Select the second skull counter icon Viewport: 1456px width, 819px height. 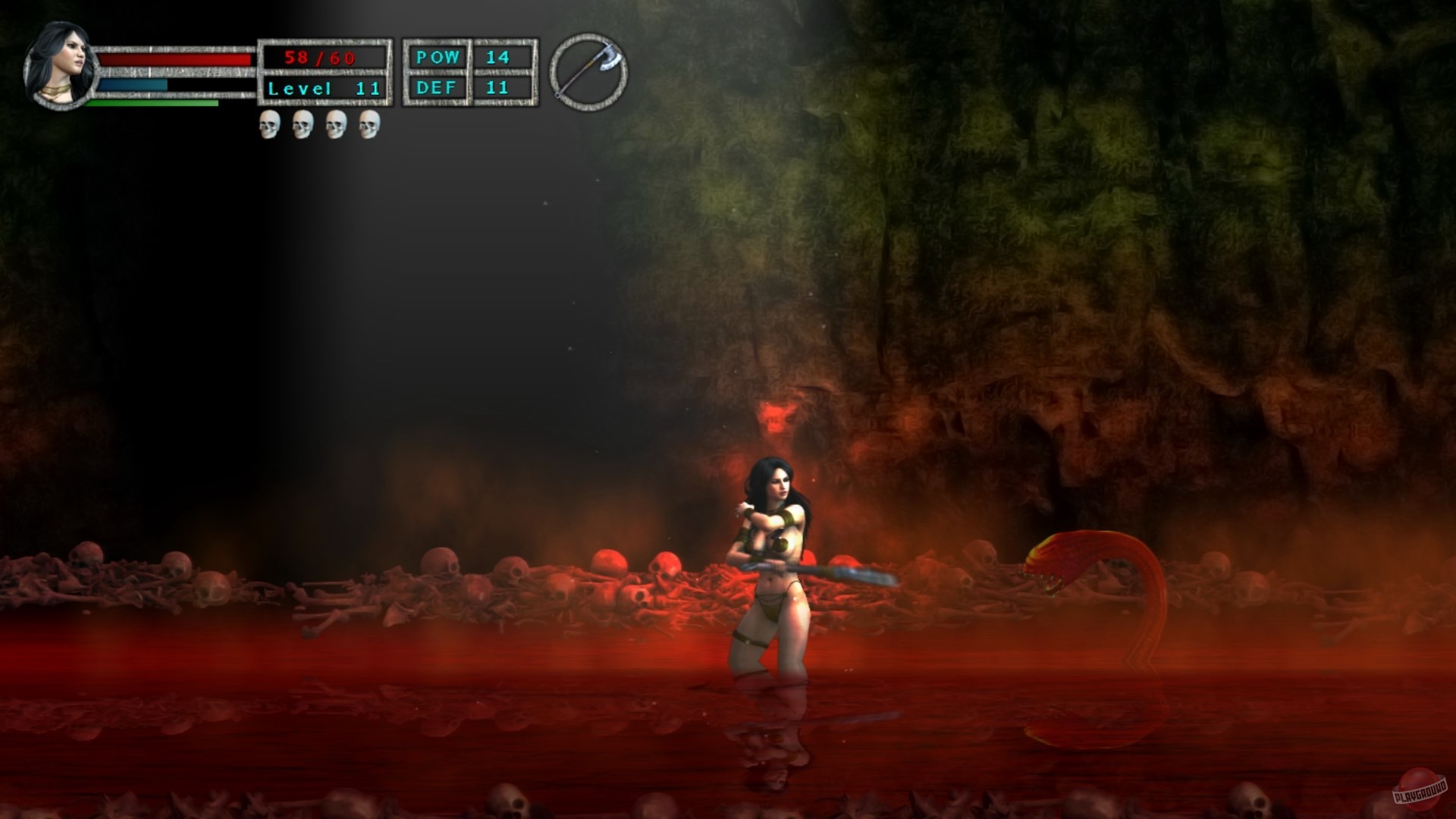coord(303,125)
